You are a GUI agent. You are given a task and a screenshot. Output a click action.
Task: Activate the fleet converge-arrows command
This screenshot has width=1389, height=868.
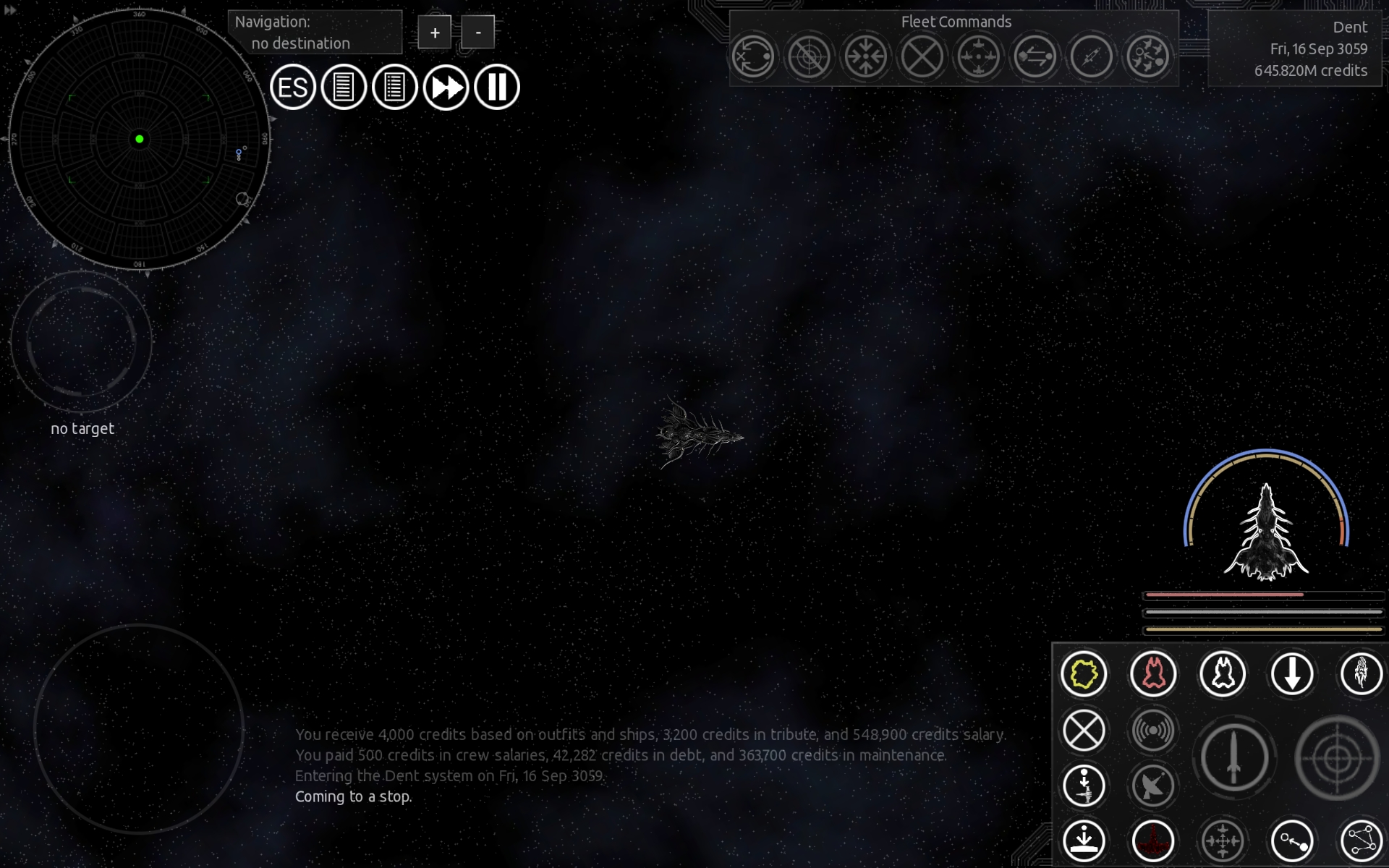pos(865,56)
